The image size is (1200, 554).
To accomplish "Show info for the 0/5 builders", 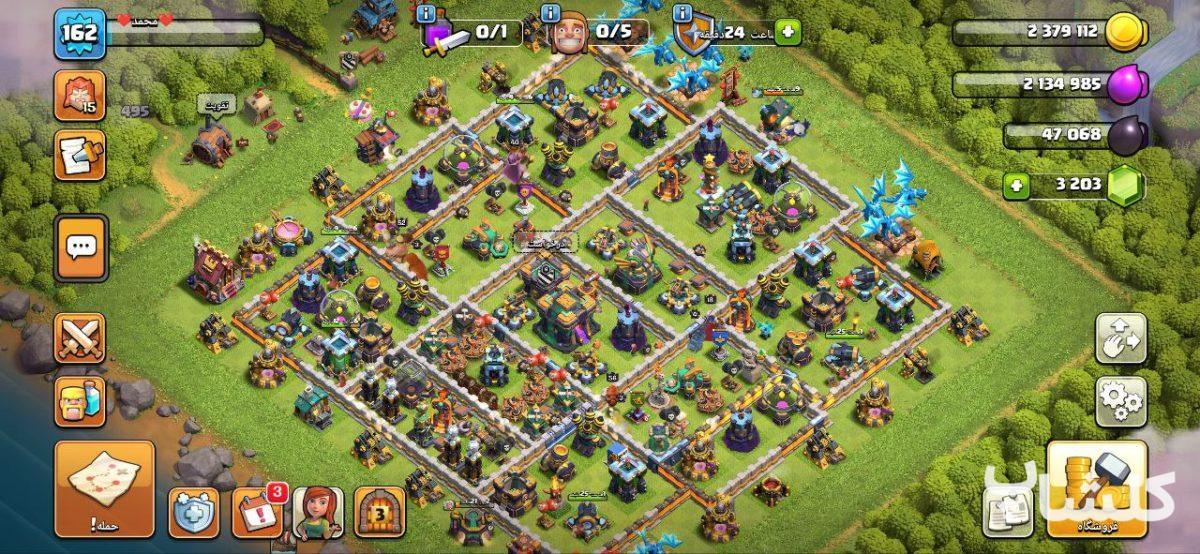I will point(550,13).
